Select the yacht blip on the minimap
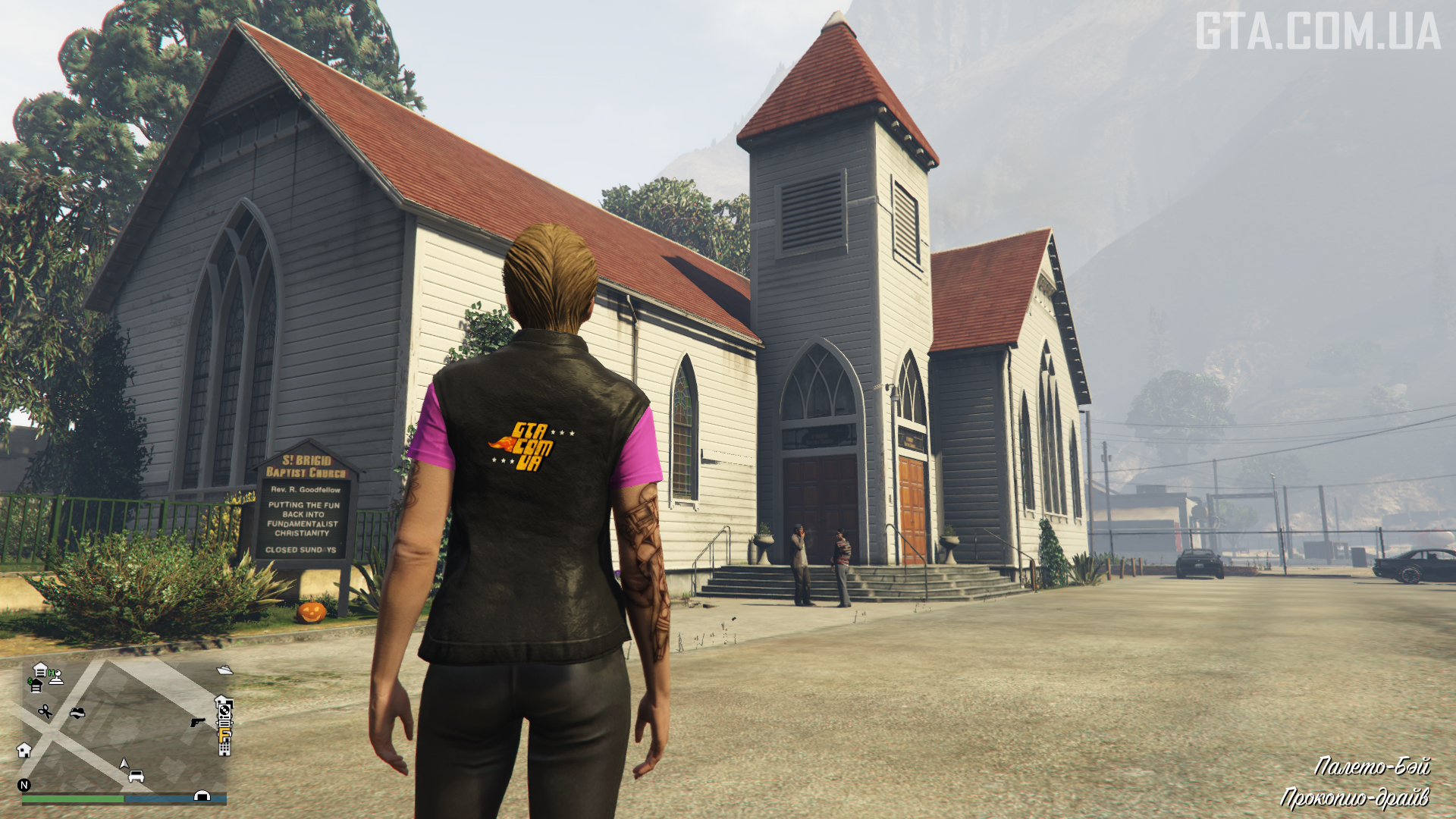 (x=225, y=670)
